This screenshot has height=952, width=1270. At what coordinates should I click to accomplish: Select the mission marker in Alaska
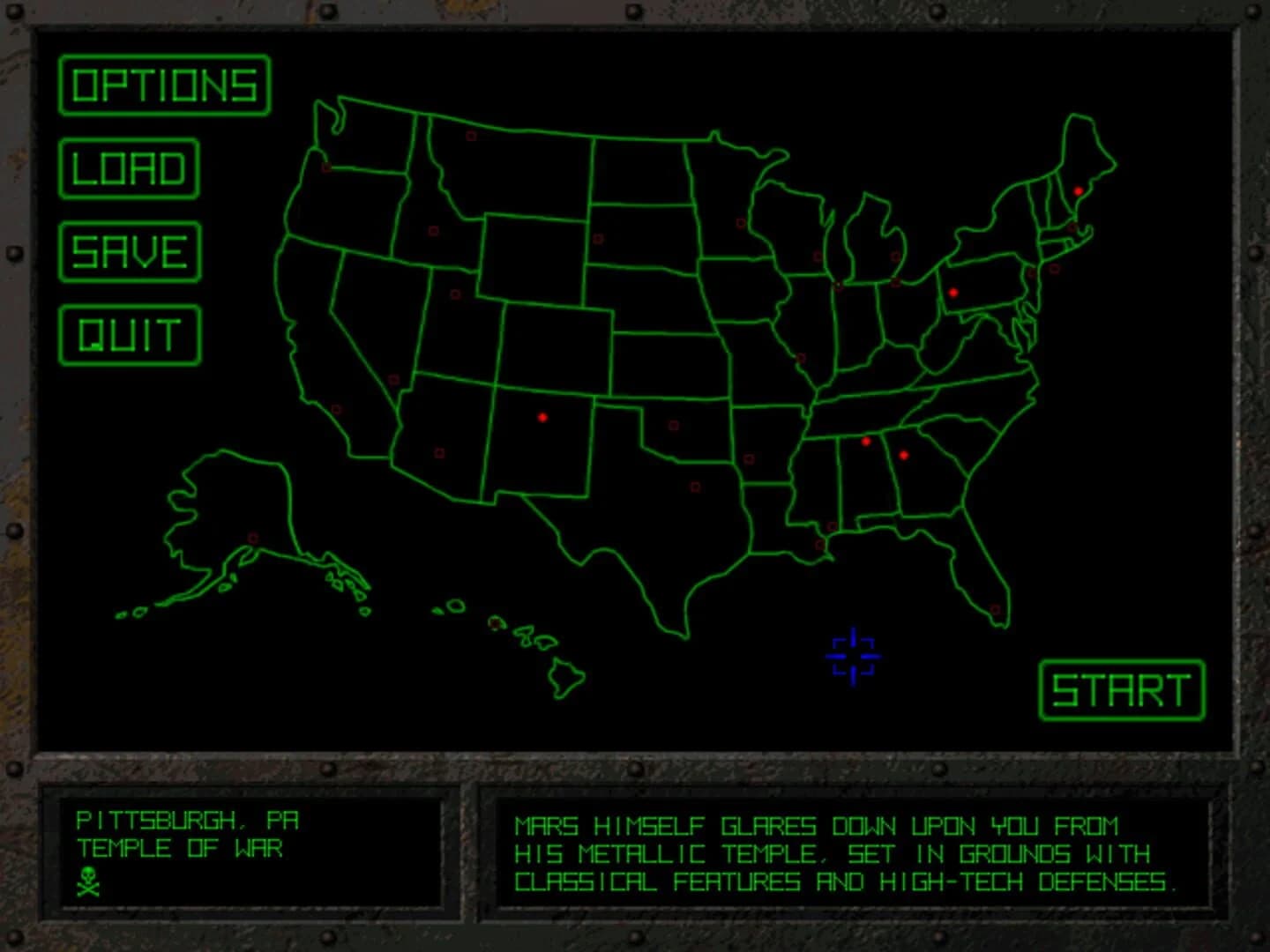pos(253,535)
